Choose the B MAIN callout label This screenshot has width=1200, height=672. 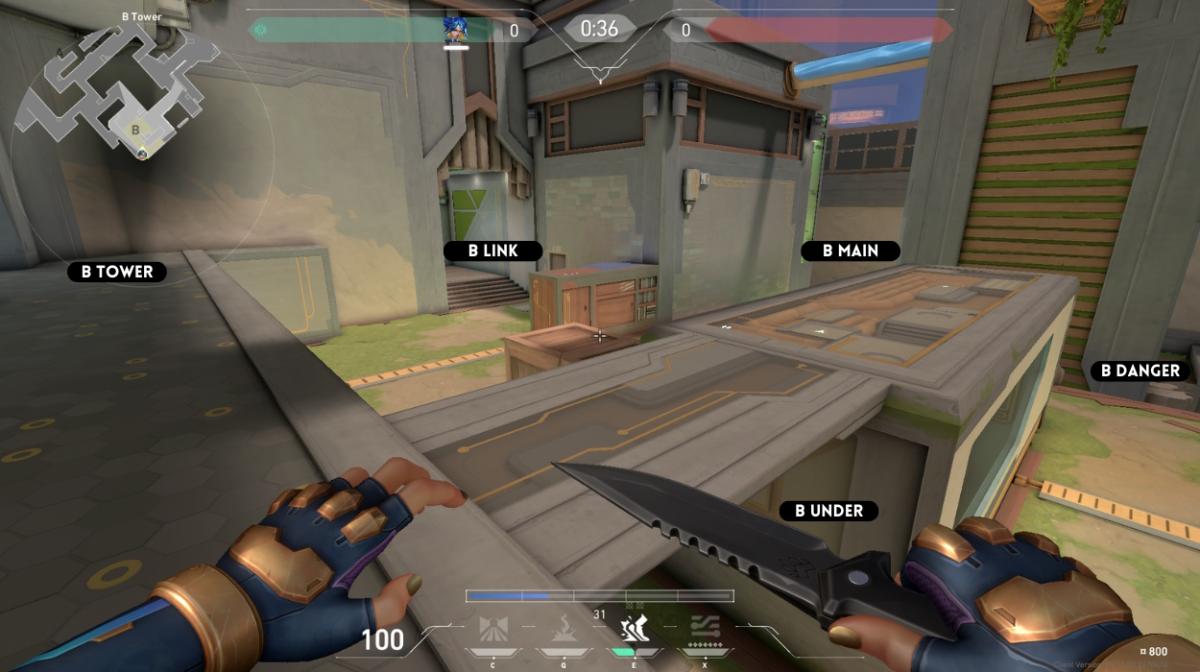pyautogui.click(x=850, y=251)
